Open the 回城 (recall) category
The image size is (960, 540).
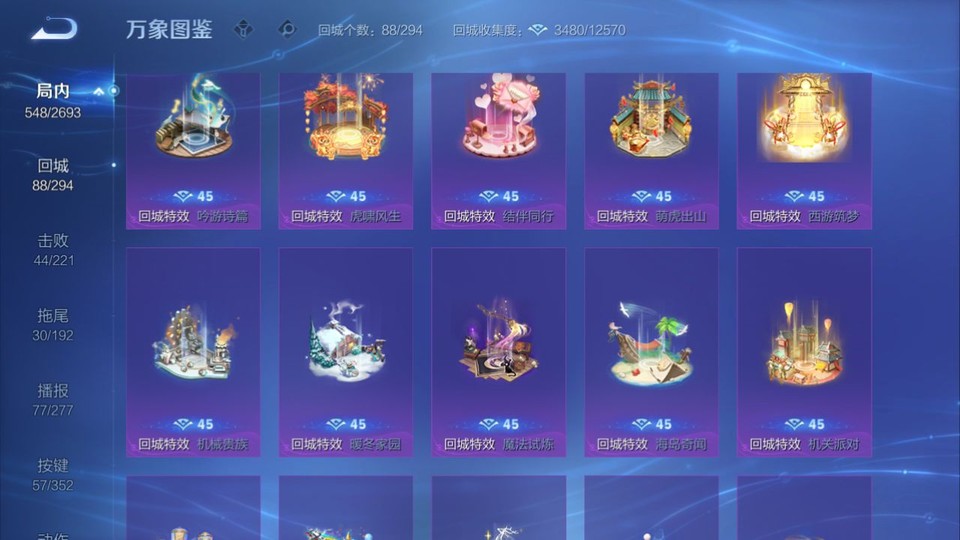(x=53, y=174)
